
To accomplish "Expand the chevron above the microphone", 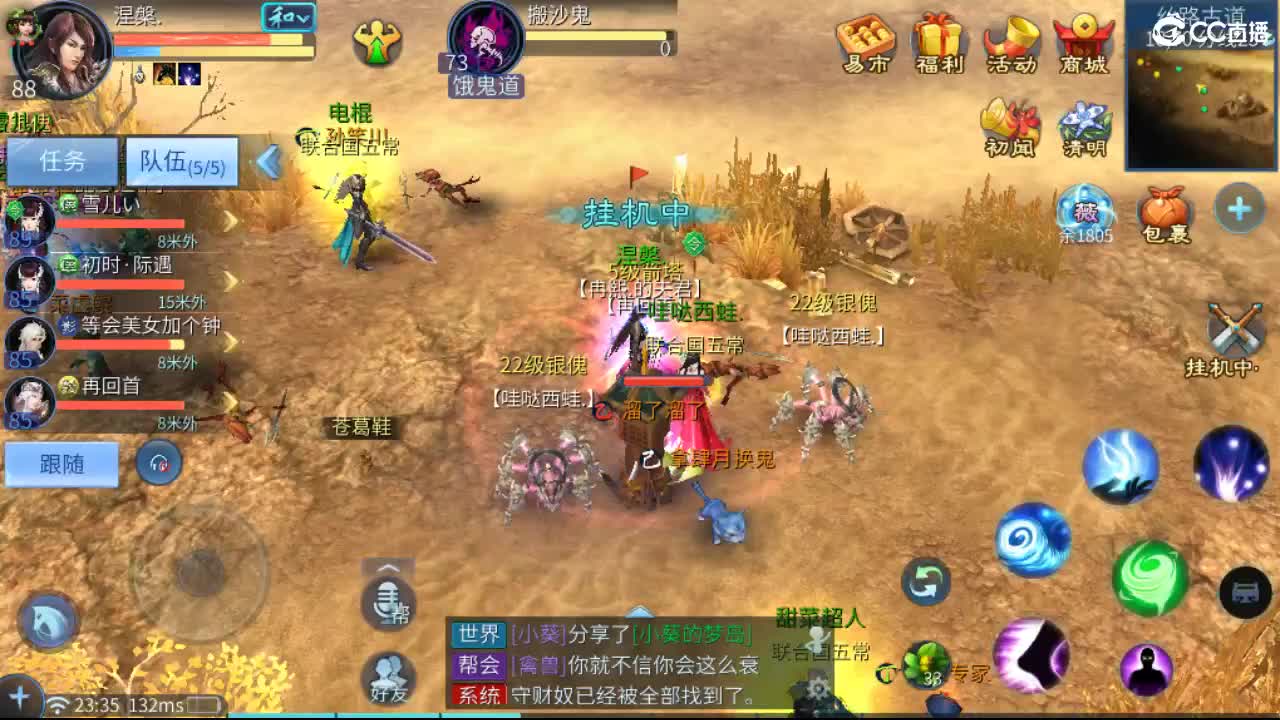I will (x=388, y=566).
